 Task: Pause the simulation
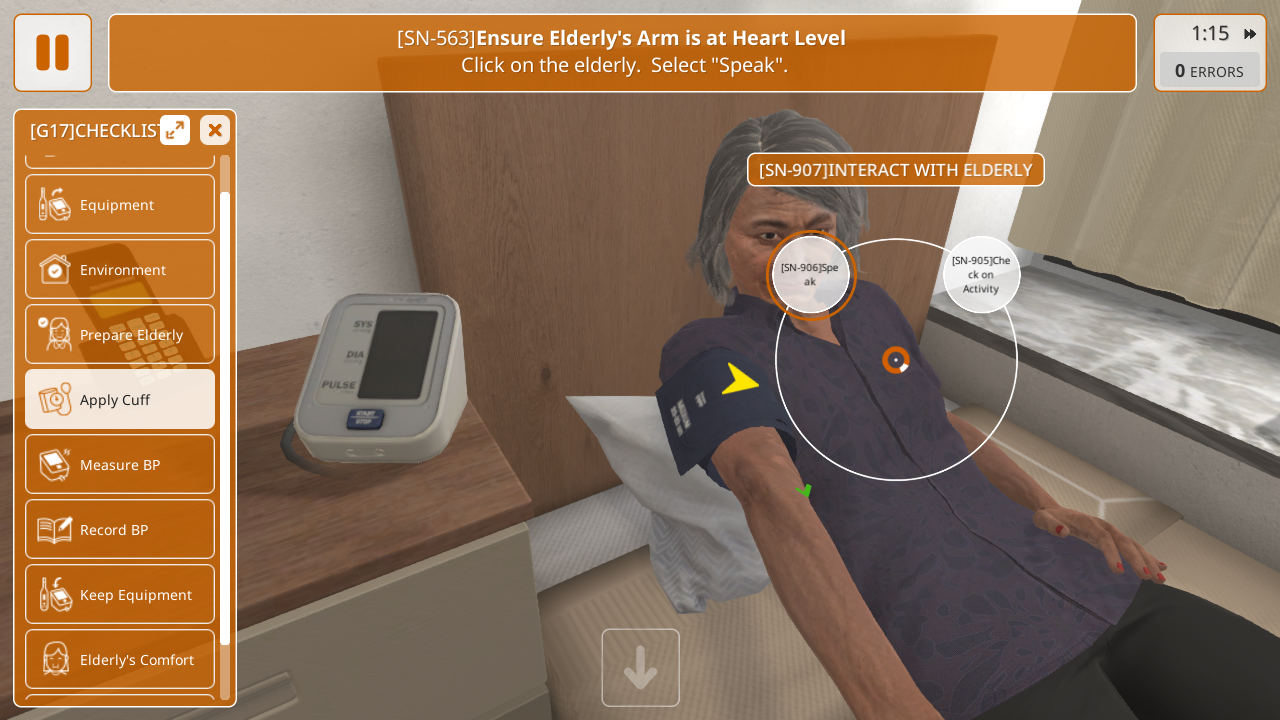click(52, 52)
